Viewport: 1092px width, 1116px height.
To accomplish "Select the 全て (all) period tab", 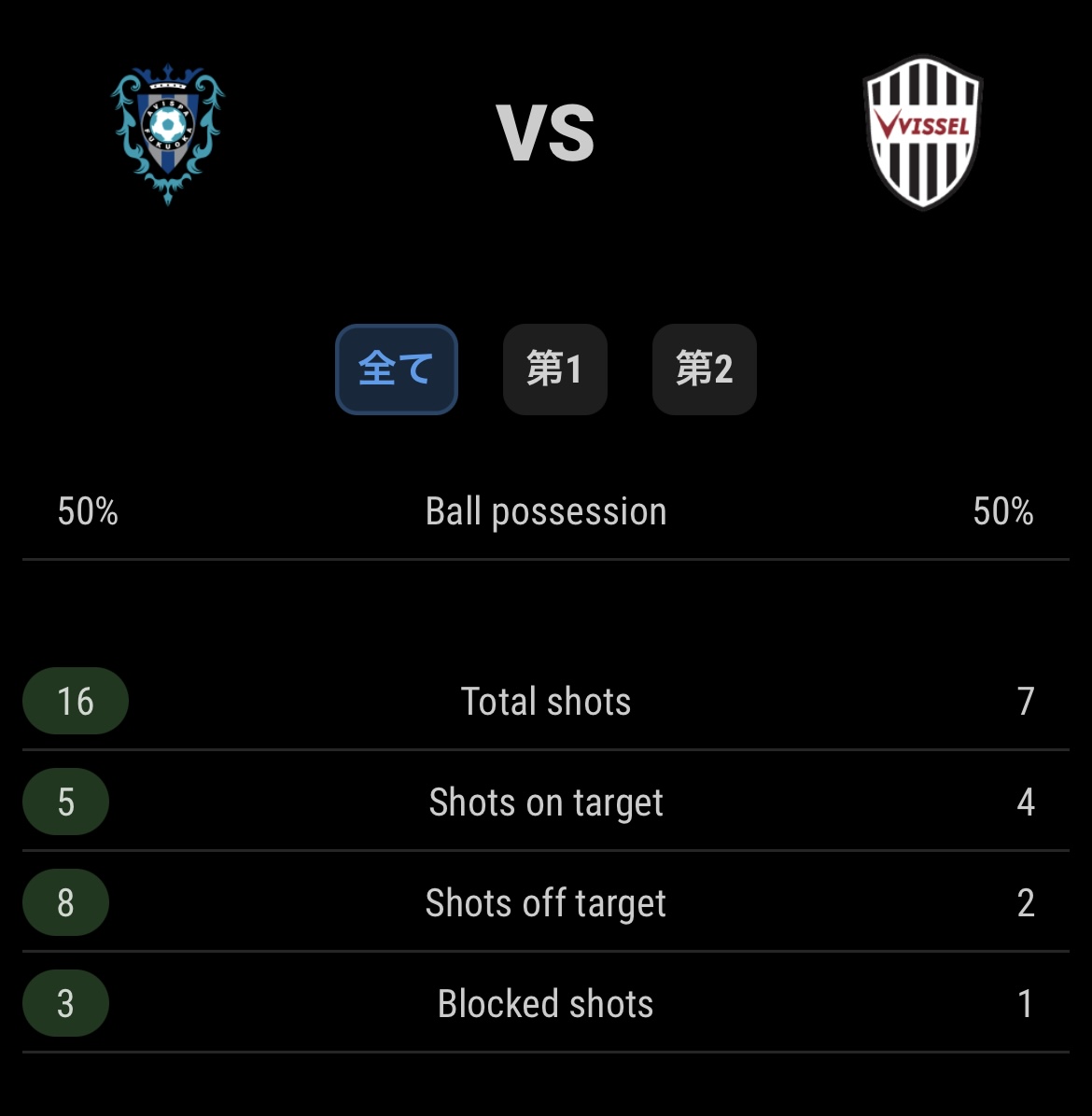I will [396, 369].
